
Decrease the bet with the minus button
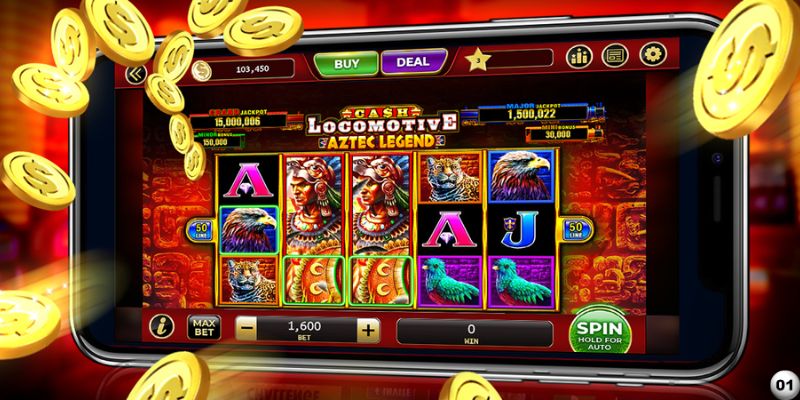[246, 329]
